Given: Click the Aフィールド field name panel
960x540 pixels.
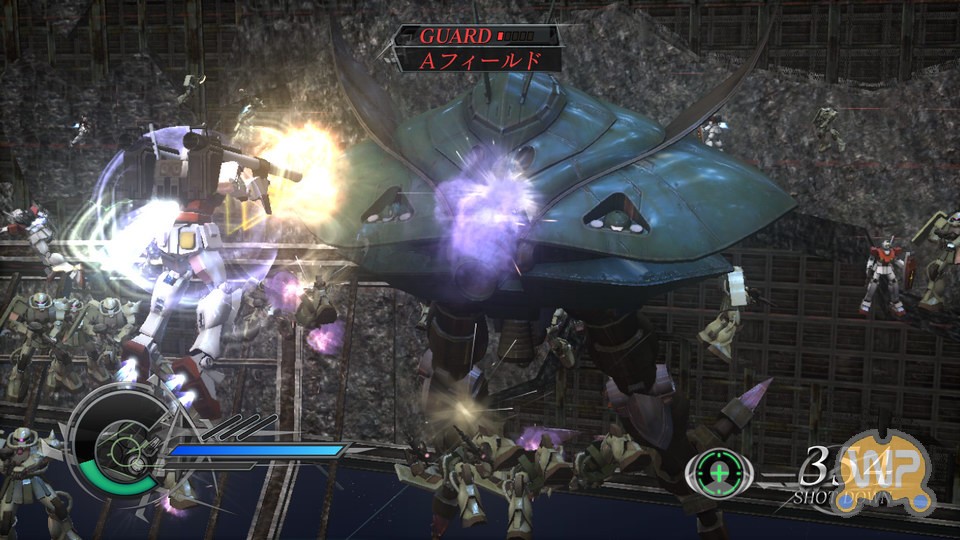Looking at the screenshot, I should (x=478, y=60).
